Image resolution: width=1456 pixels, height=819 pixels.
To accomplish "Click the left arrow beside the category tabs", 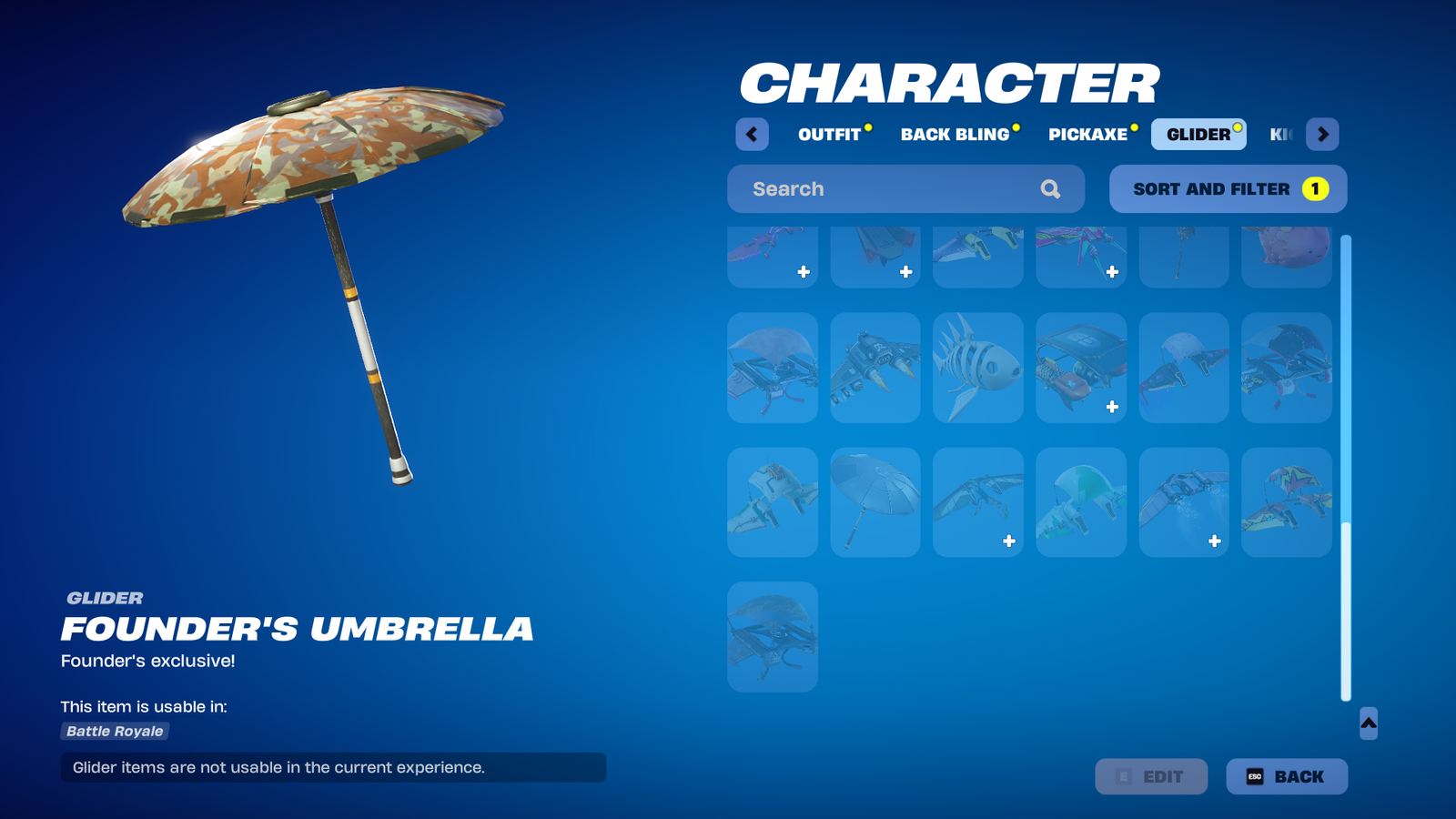I will click(752, 135).
